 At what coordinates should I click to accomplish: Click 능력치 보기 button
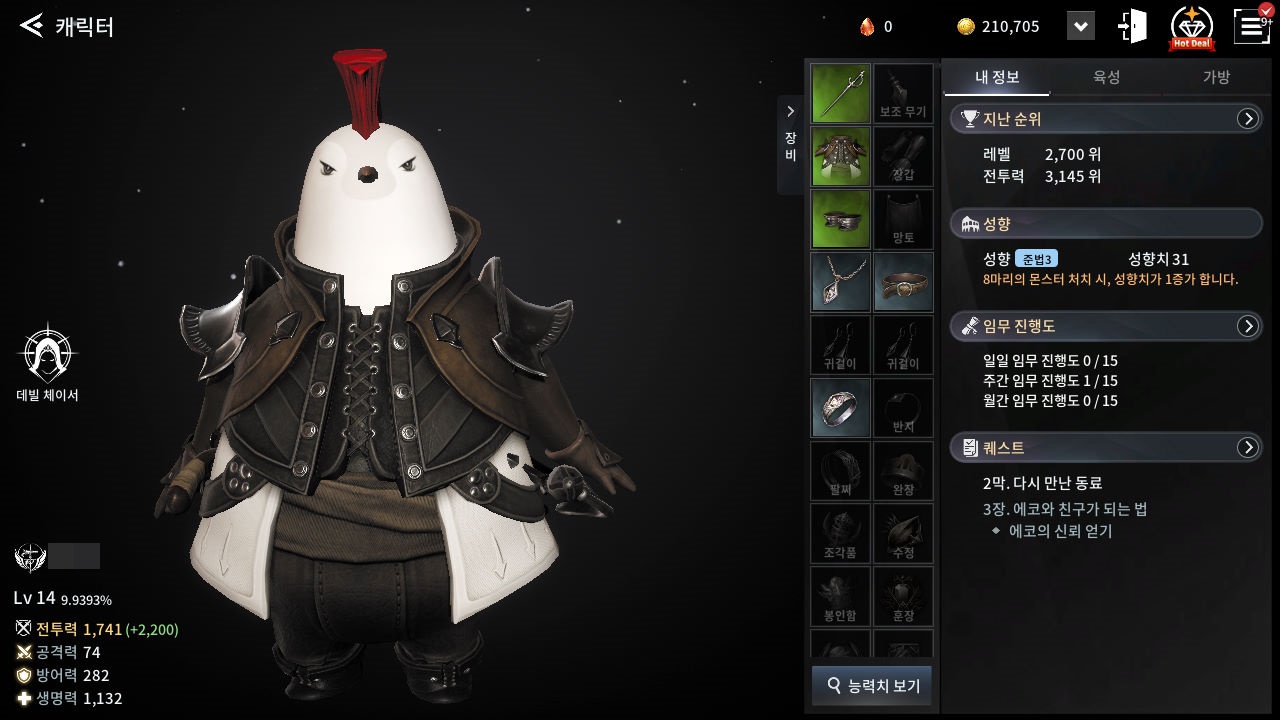click(871, 686)
